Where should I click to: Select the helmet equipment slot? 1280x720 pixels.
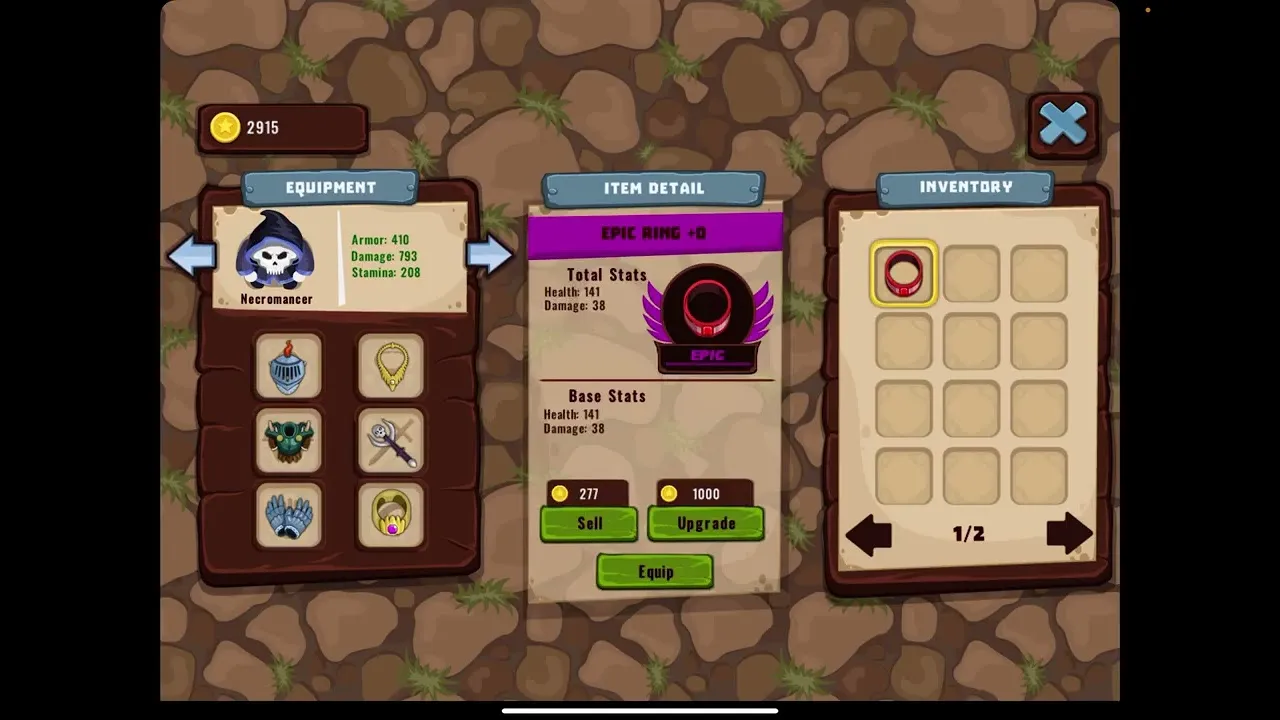289,366
